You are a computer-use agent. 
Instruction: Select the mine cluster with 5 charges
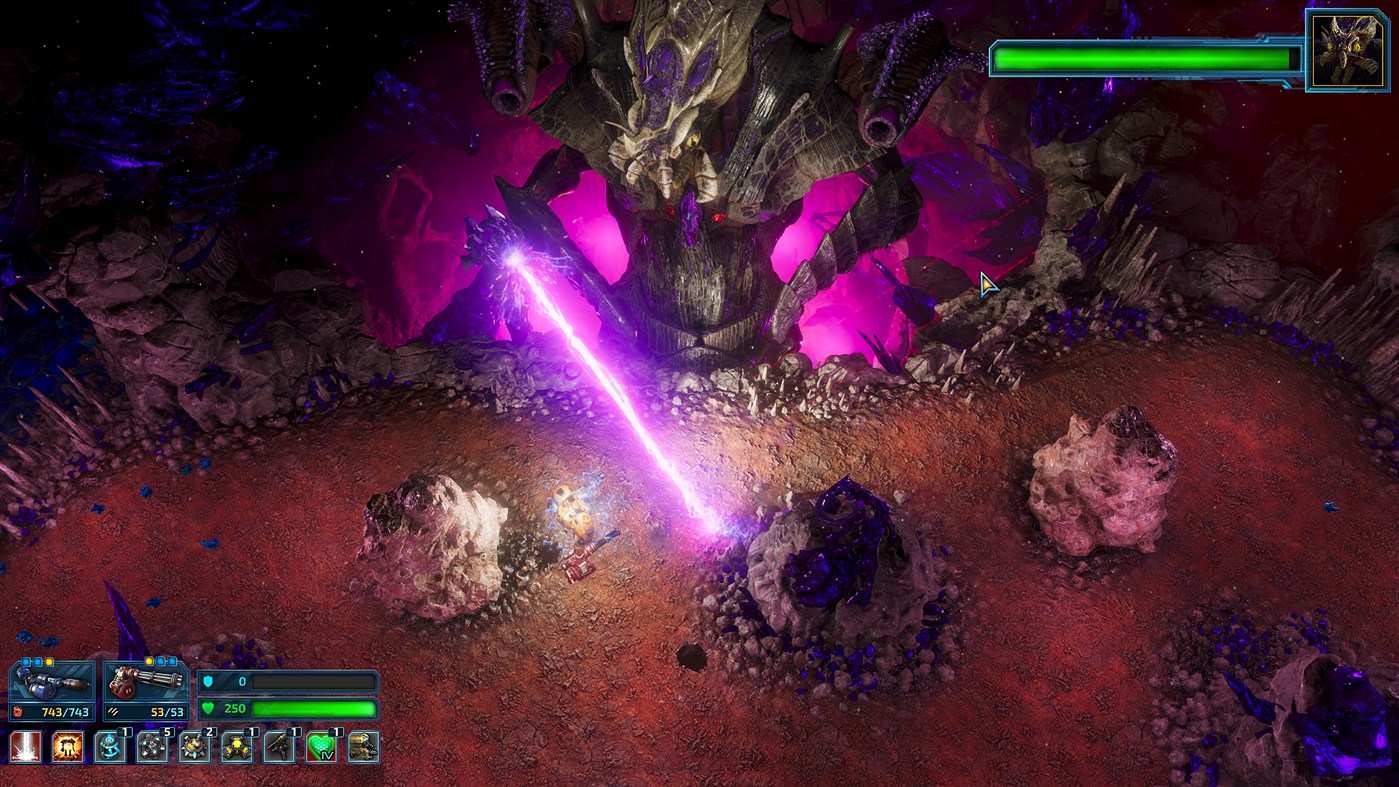tap(151, 747)
